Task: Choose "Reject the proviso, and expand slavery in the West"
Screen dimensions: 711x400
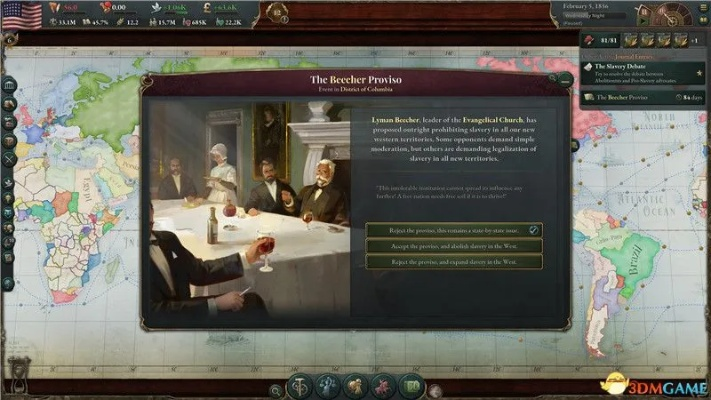Action: (454, 262)
